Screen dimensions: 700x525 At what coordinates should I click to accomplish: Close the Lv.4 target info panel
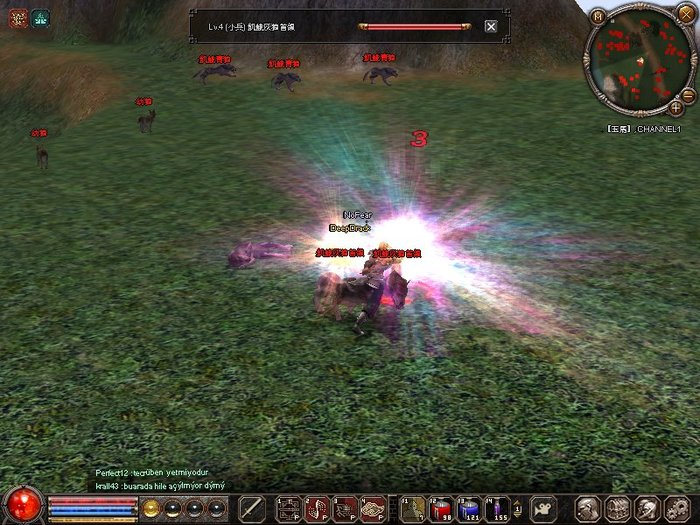(490, 27)
